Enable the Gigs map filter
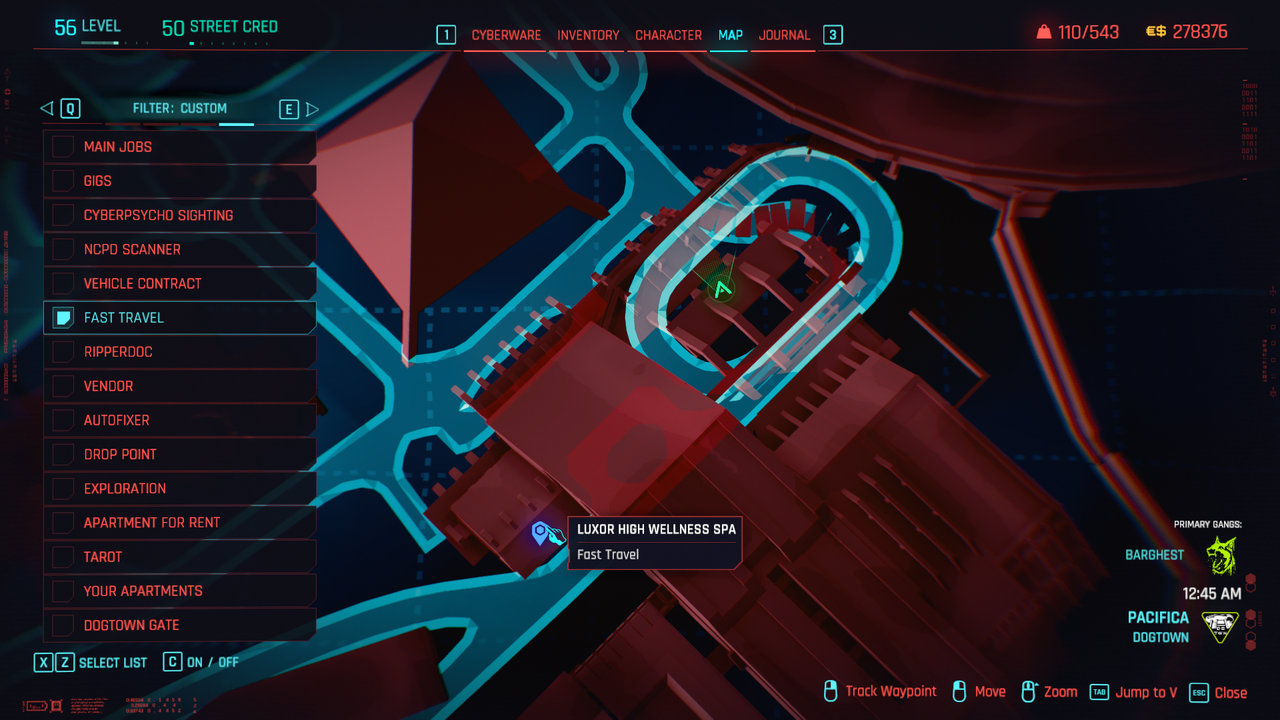This screenshot has height=720, width=1280. [x=63, y=181]
